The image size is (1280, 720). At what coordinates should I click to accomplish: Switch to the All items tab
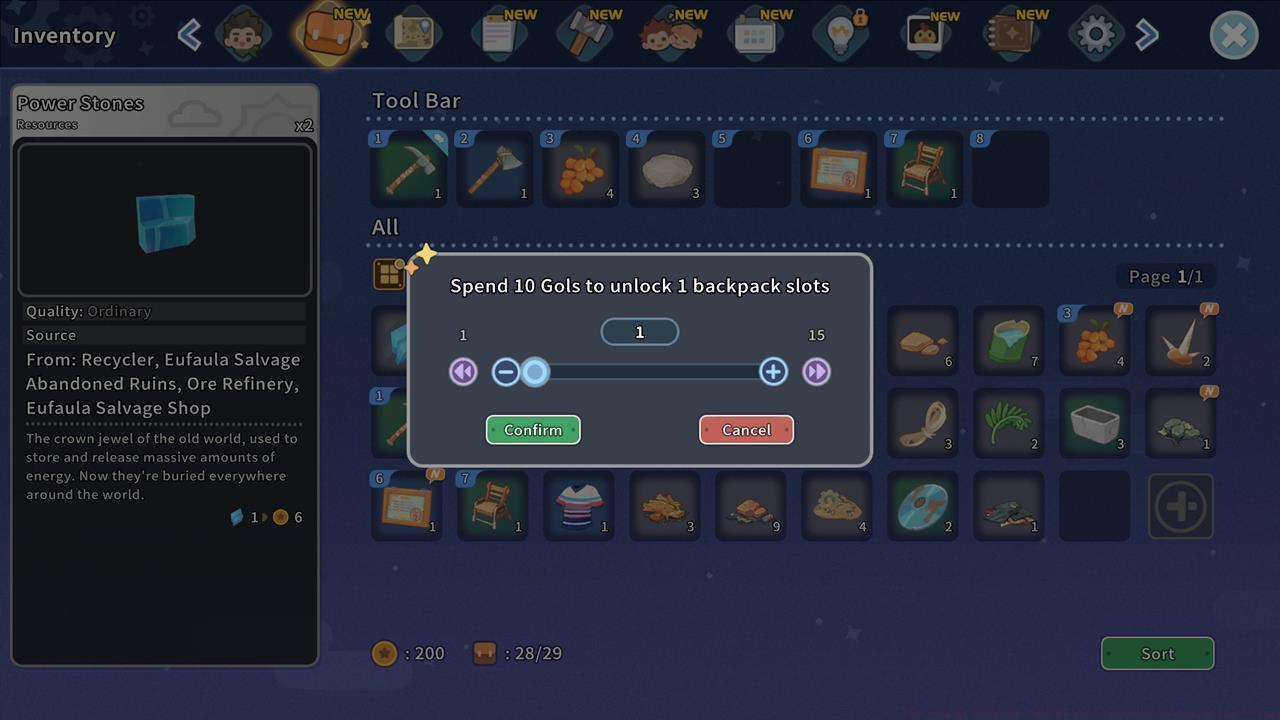(x=385, y=227)
